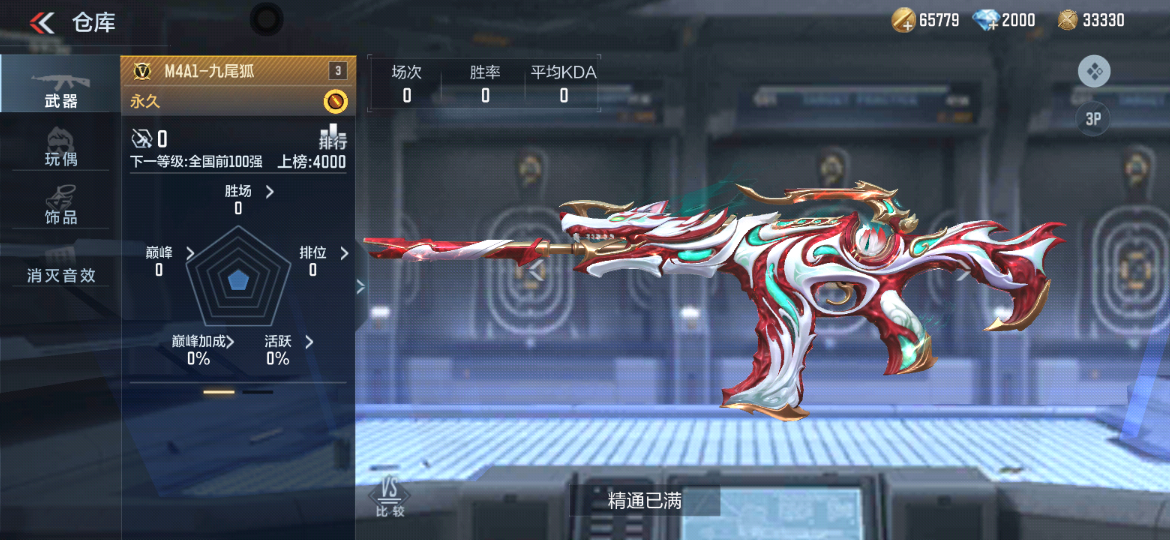Click the gold coin currency icon
This screenshot has width=1170, height=540.
(904, 20)
